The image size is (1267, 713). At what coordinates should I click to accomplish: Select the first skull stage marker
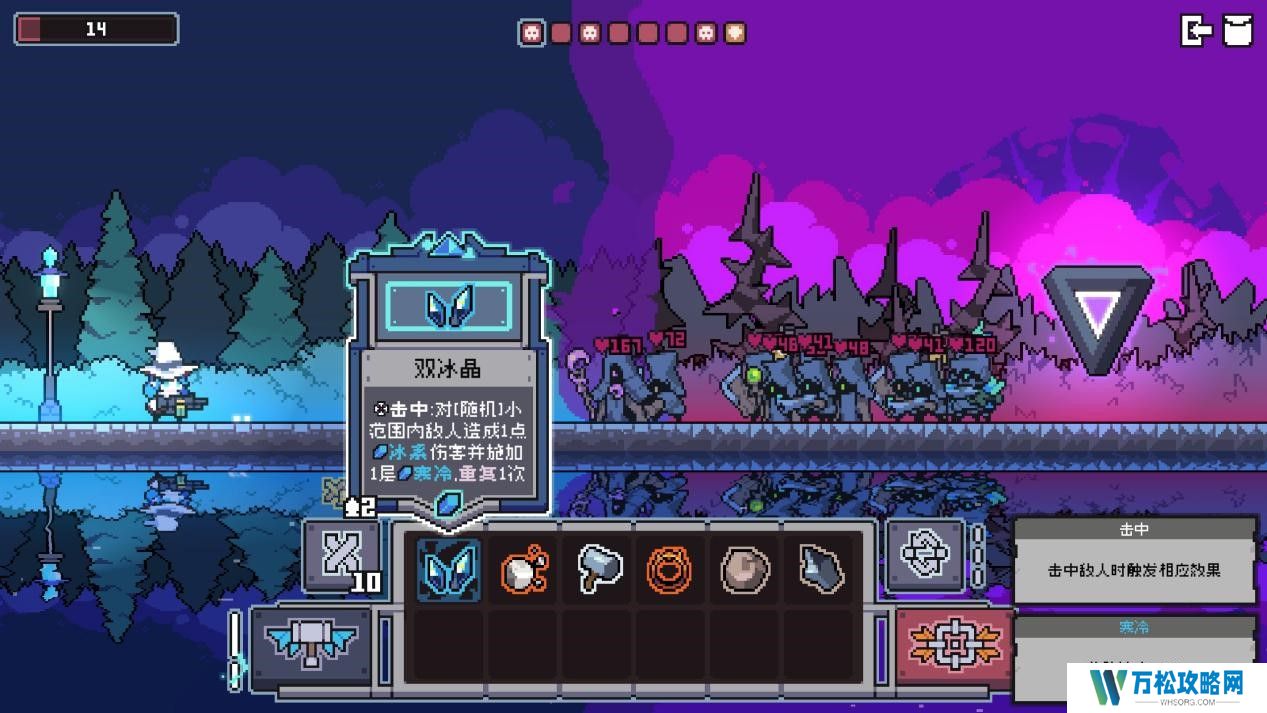coord(532,33)
